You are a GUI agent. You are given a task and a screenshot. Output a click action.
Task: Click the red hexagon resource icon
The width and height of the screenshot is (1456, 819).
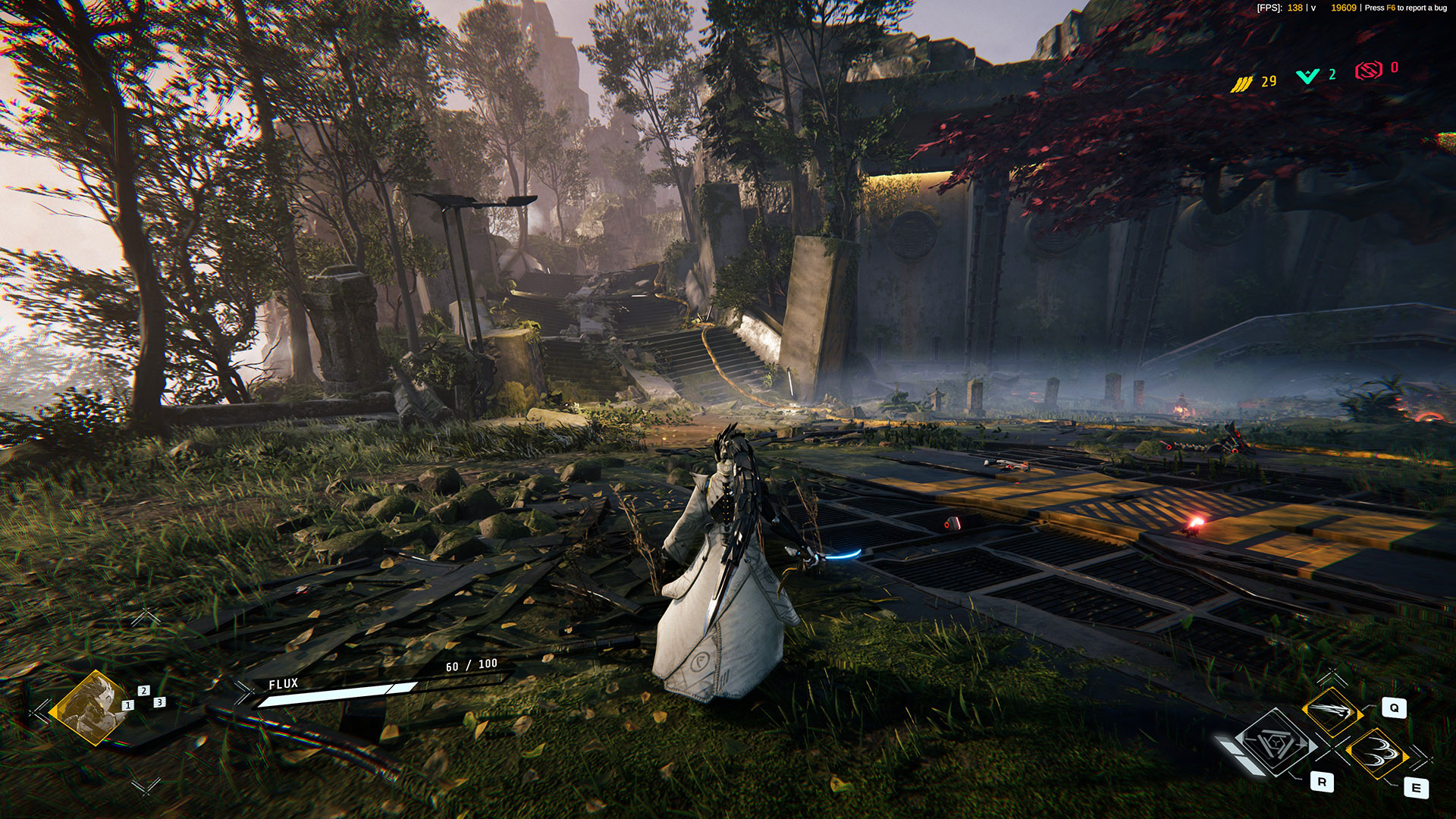coord(1369,71)
